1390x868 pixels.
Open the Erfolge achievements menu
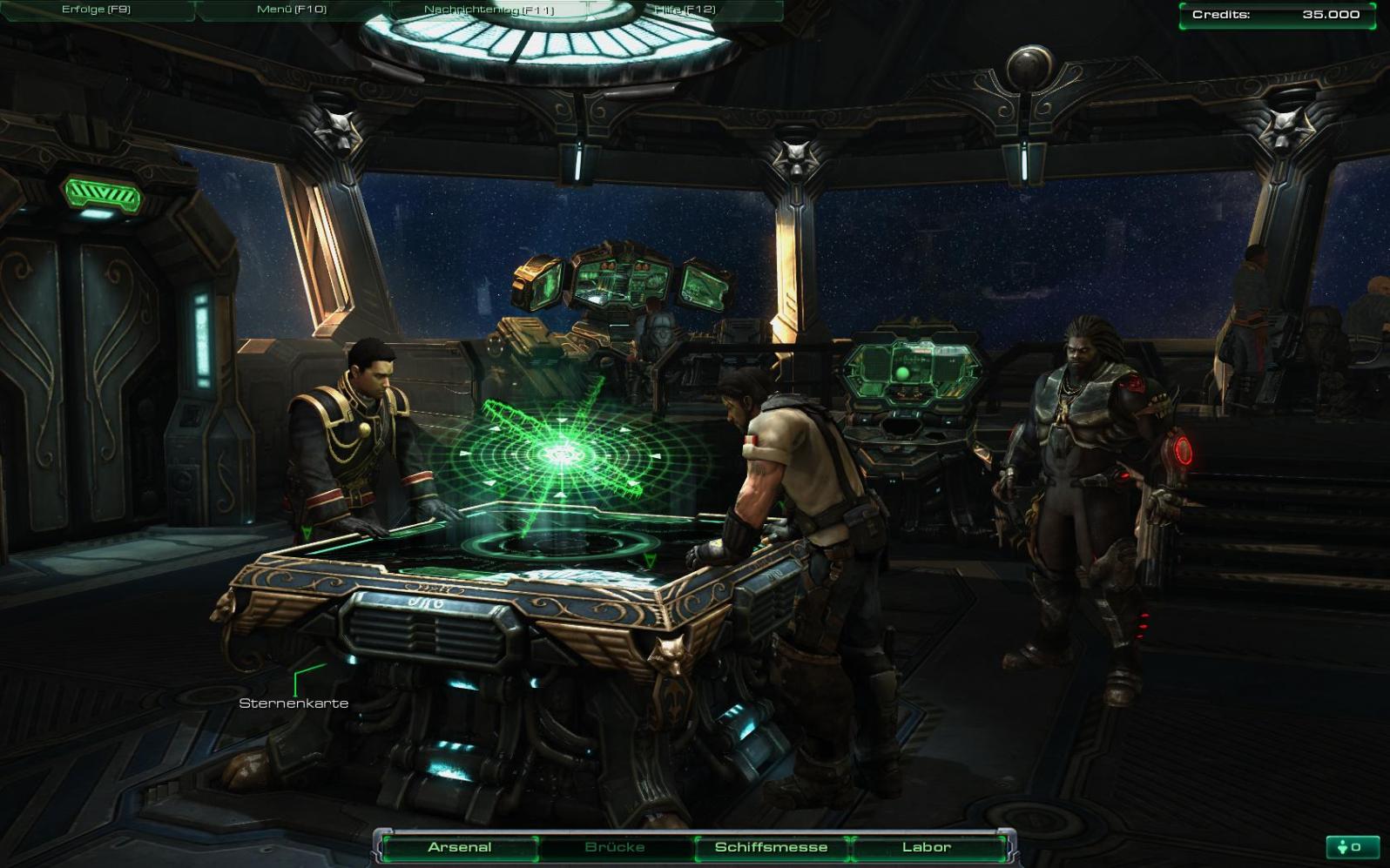[x=96, y=10]
